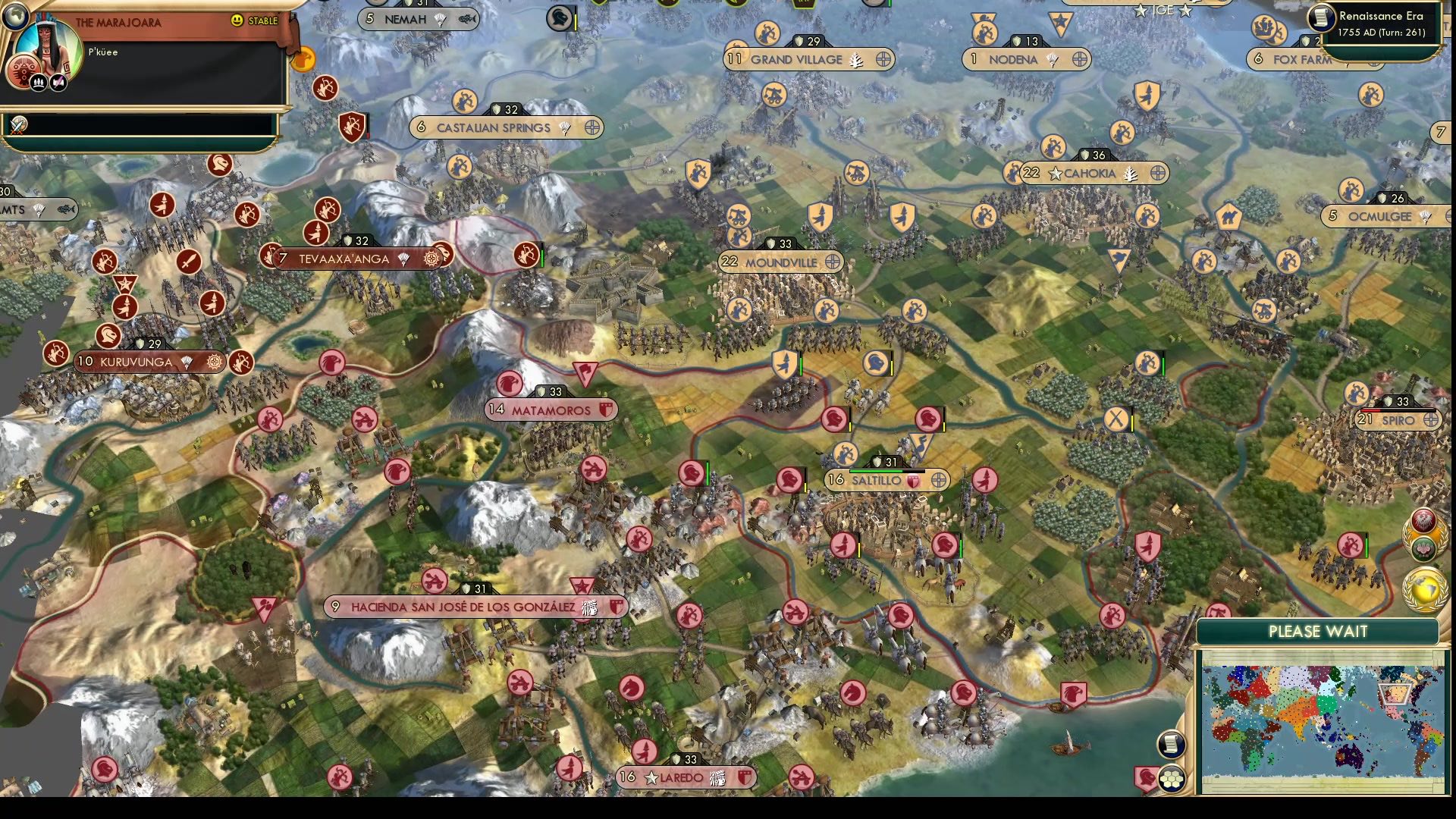Click the smiley STABLE happiness indicator
The height and width of the screenshot is (819, 1456).
(237, 20)
